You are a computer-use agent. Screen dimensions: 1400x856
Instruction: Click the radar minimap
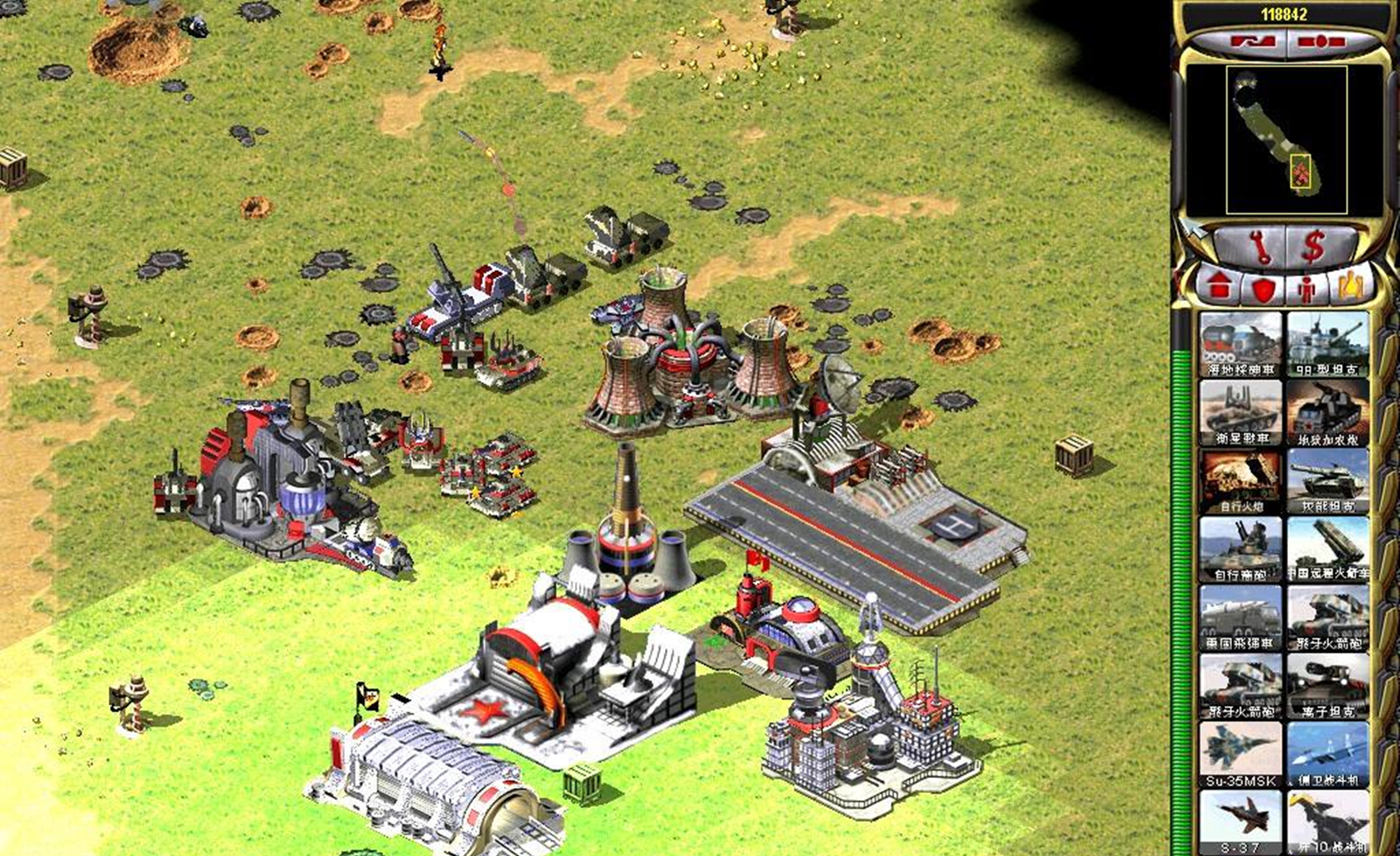(1282, 140)
